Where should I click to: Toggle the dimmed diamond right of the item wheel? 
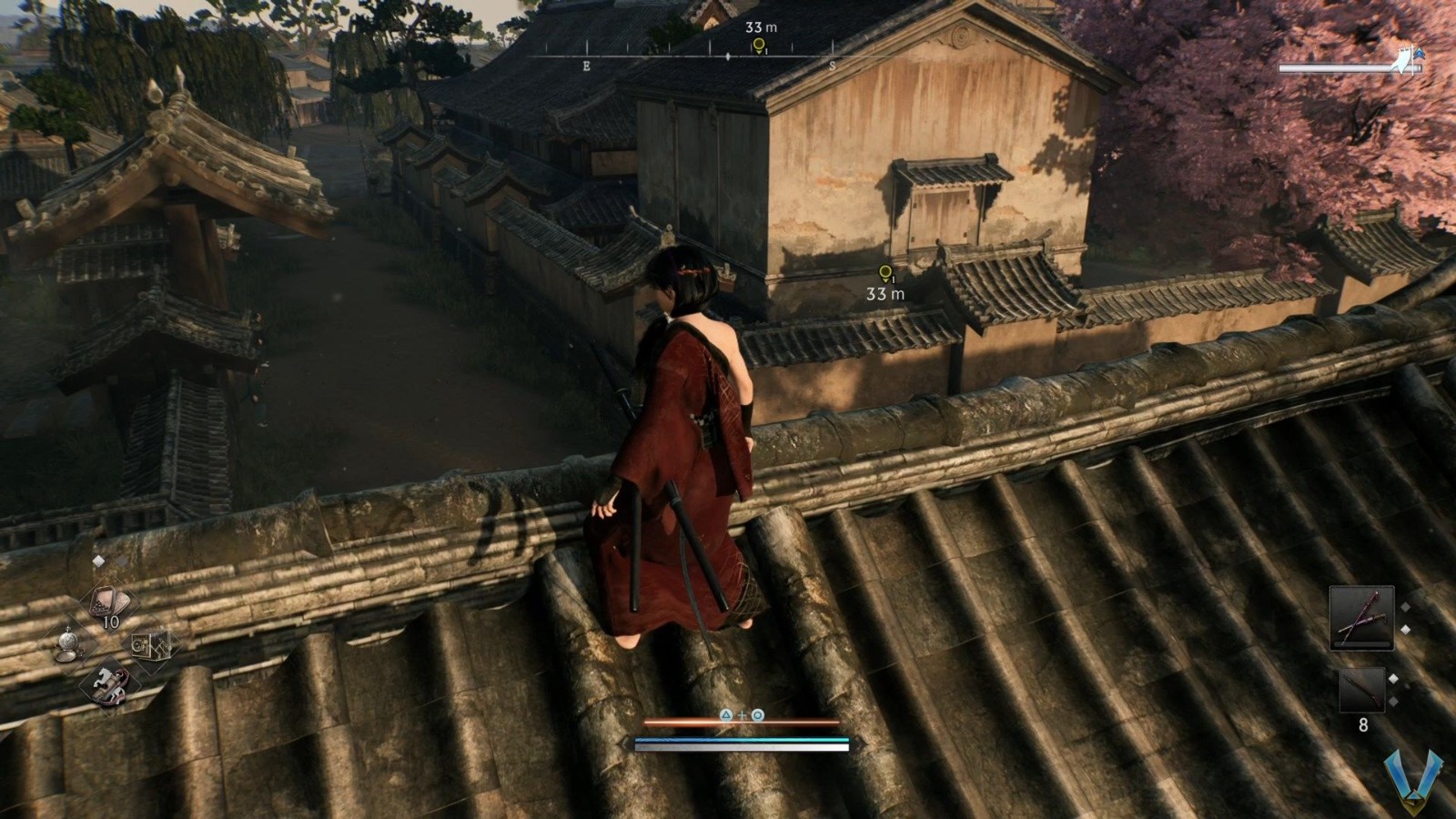pyautogui.click(x=123, y=562)
